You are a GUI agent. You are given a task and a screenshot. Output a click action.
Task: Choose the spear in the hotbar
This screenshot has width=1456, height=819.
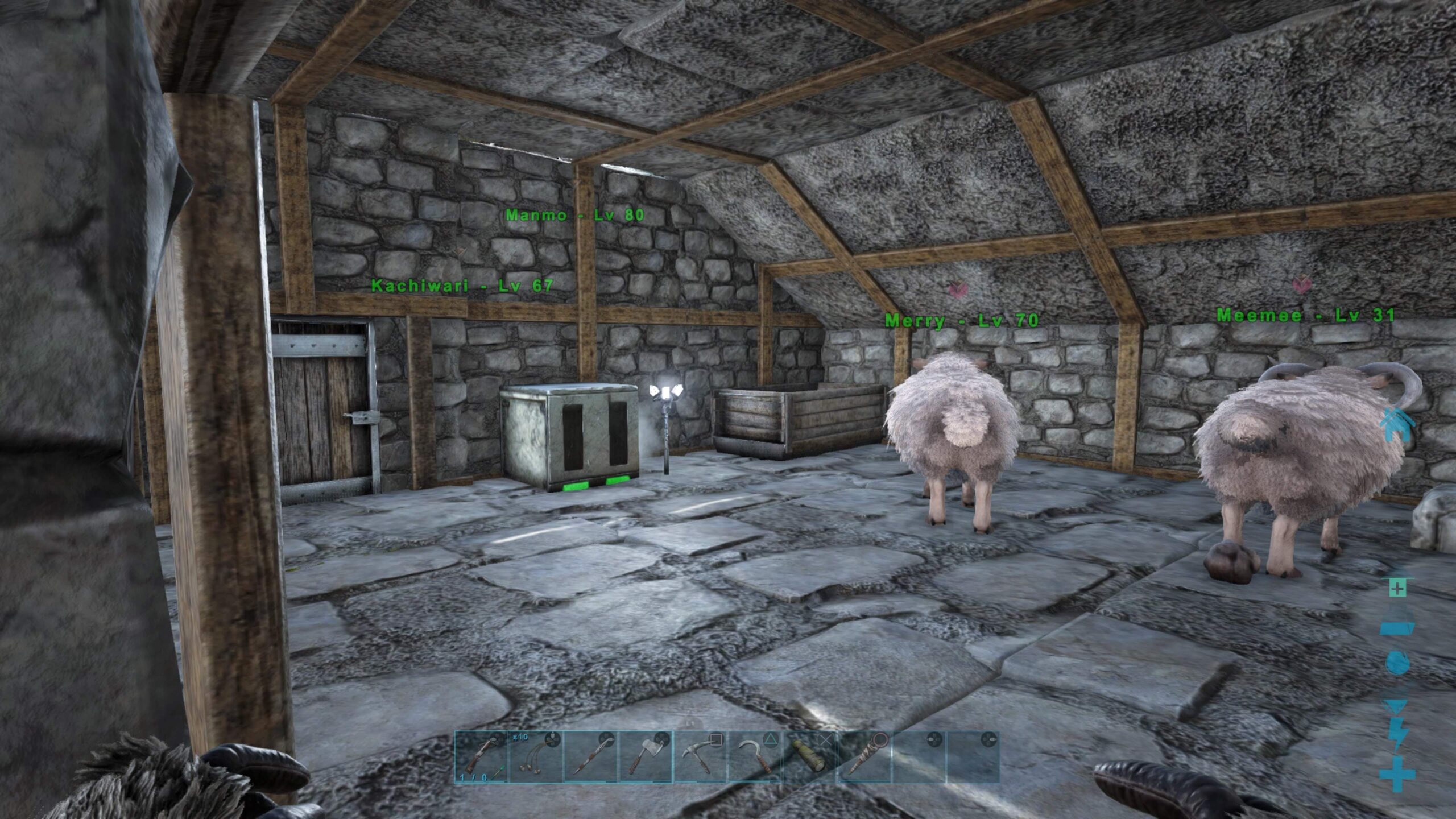[x=591, y=757]
